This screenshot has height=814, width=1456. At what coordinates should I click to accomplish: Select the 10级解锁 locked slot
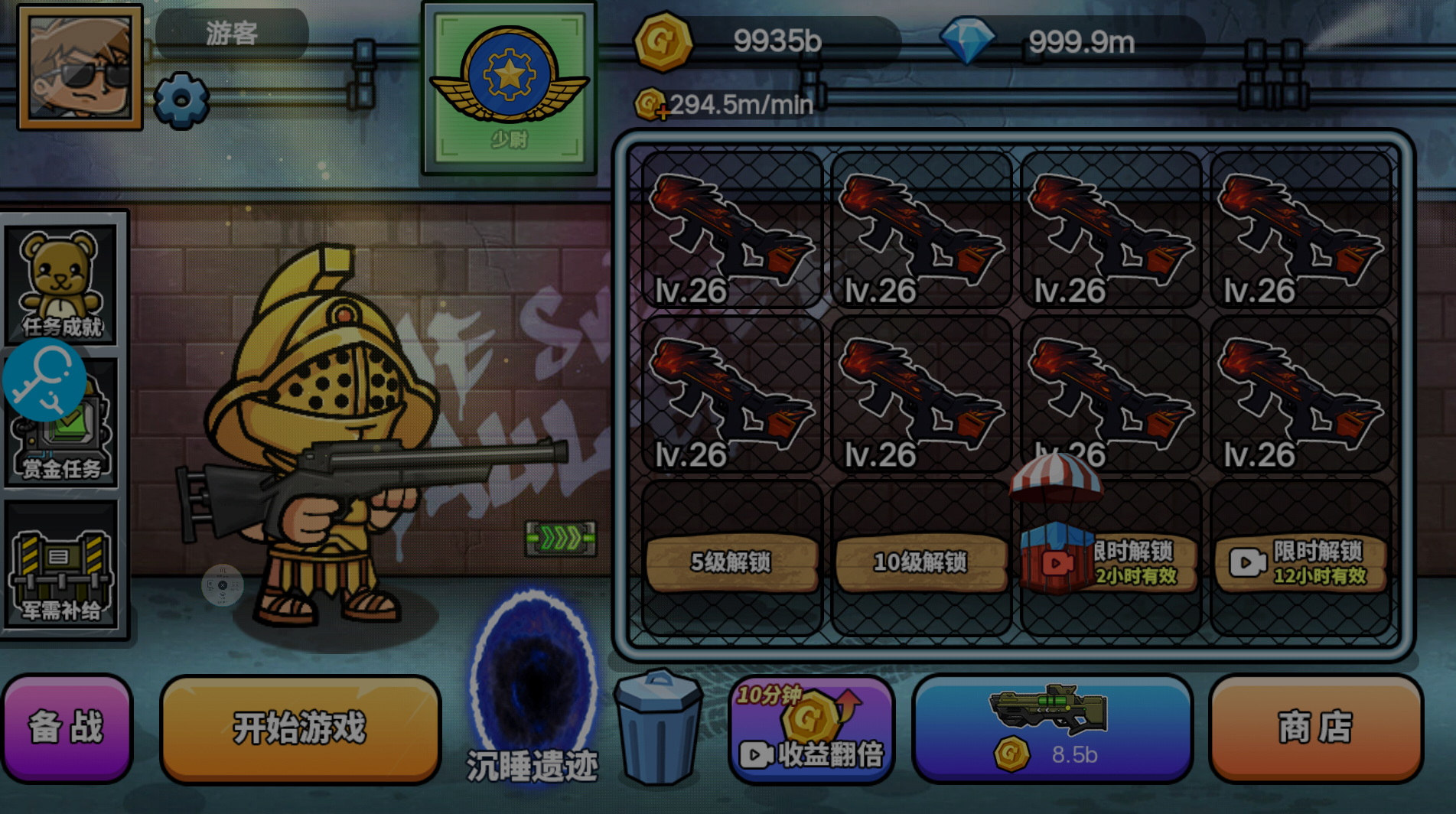(x=920, y=562)
